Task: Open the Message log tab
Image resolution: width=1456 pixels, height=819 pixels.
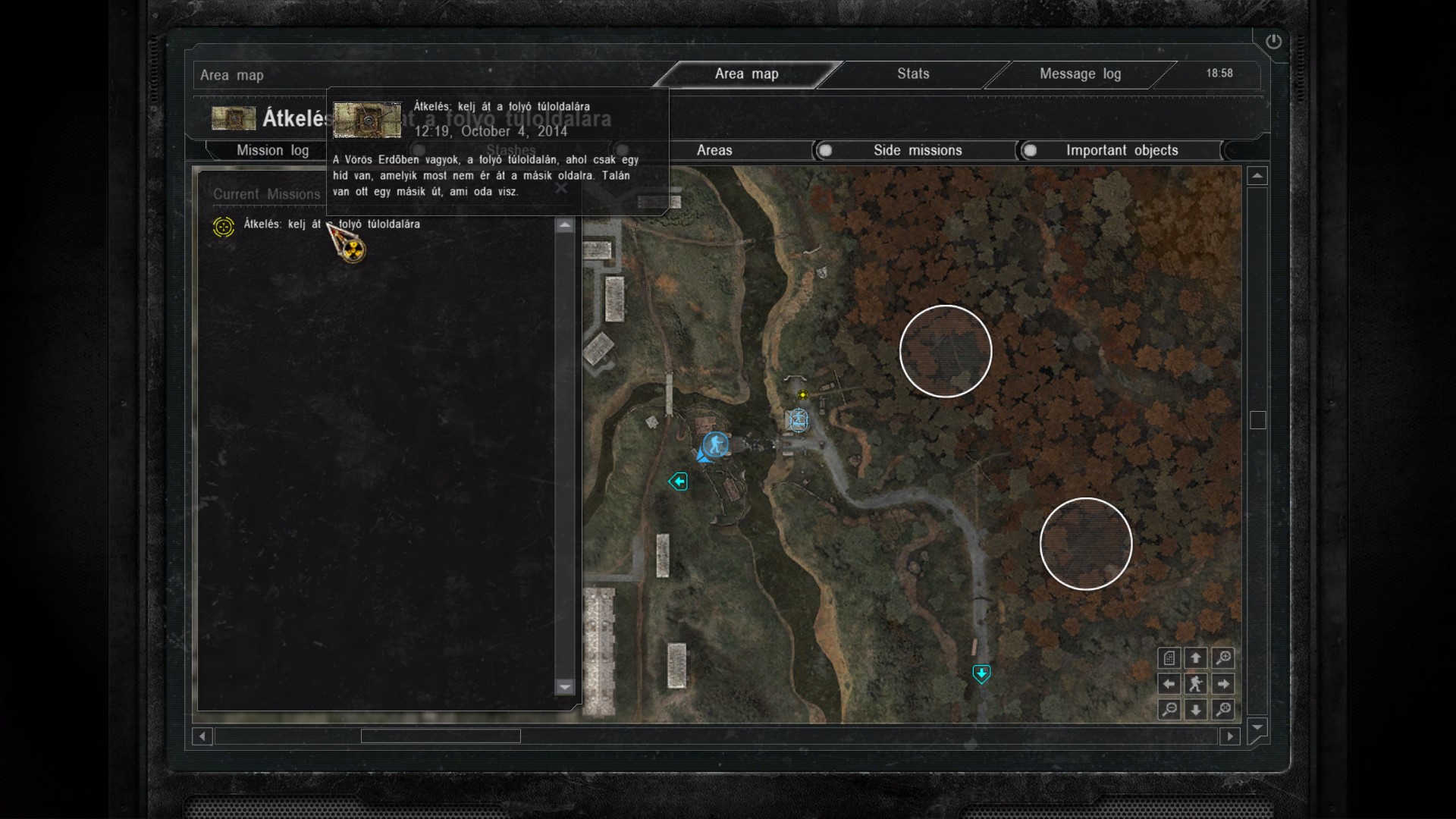Action: pos(1080,74)
